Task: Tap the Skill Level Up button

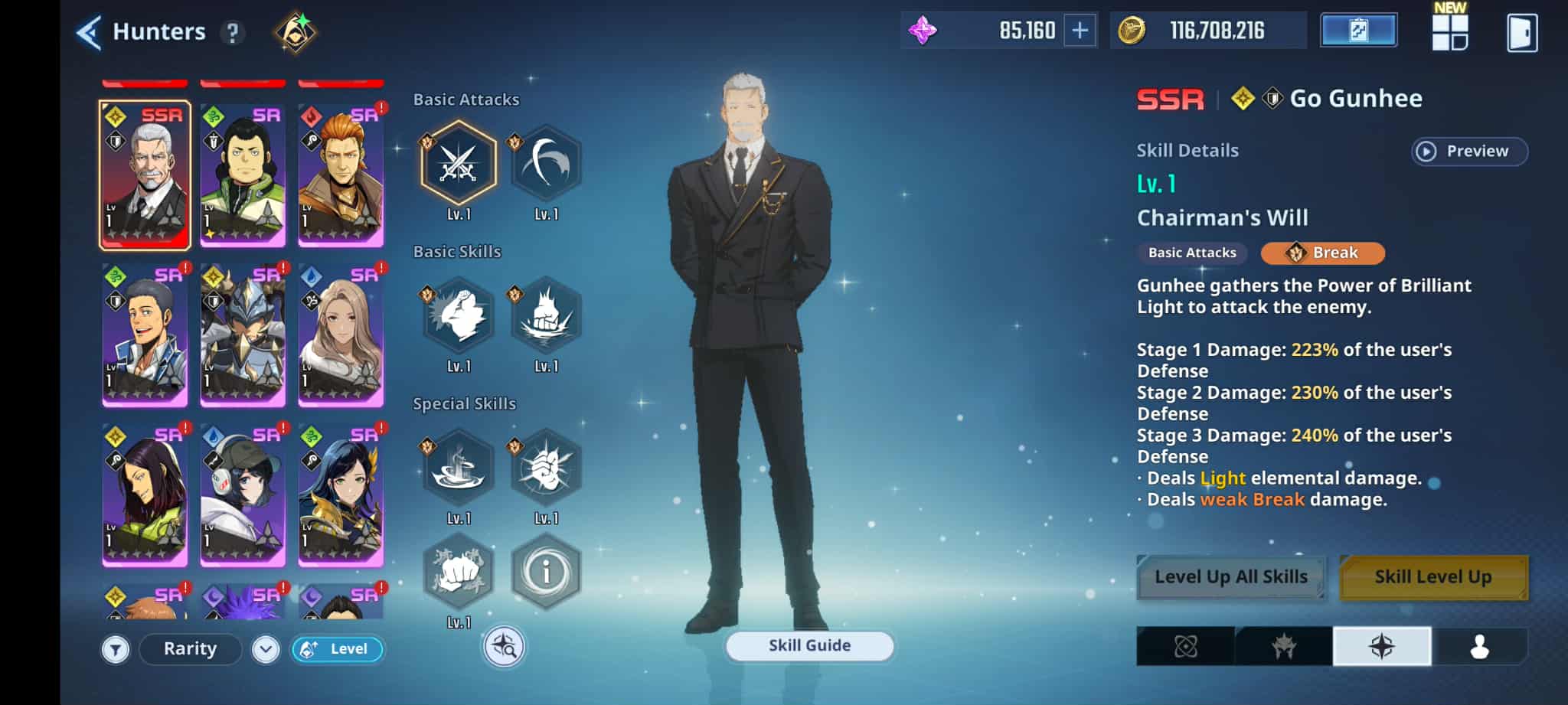Action: pyautogui.click(x=1432, y=577)
